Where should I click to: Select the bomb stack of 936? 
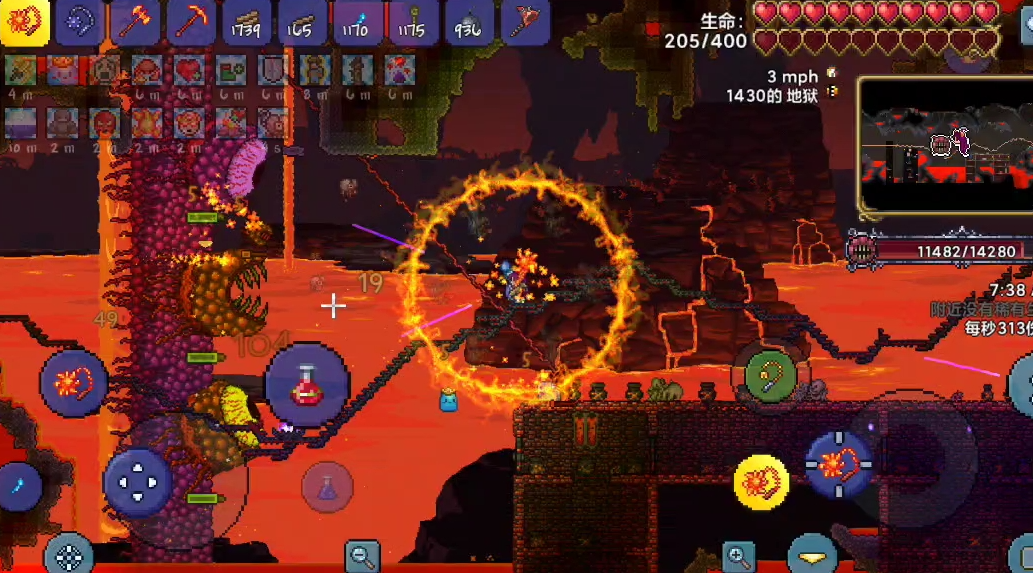click(468, 23)
